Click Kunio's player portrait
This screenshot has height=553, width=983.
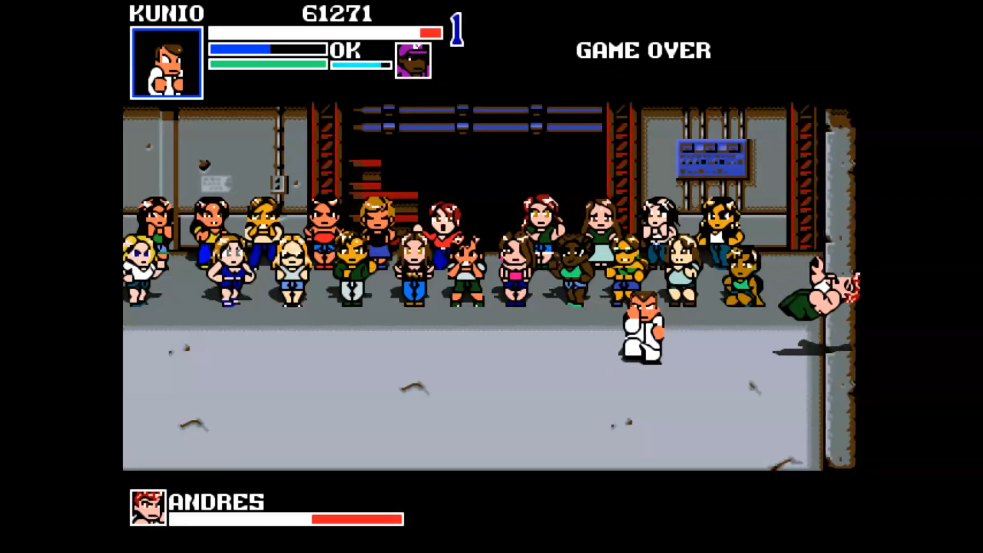[x=167, y=63]
